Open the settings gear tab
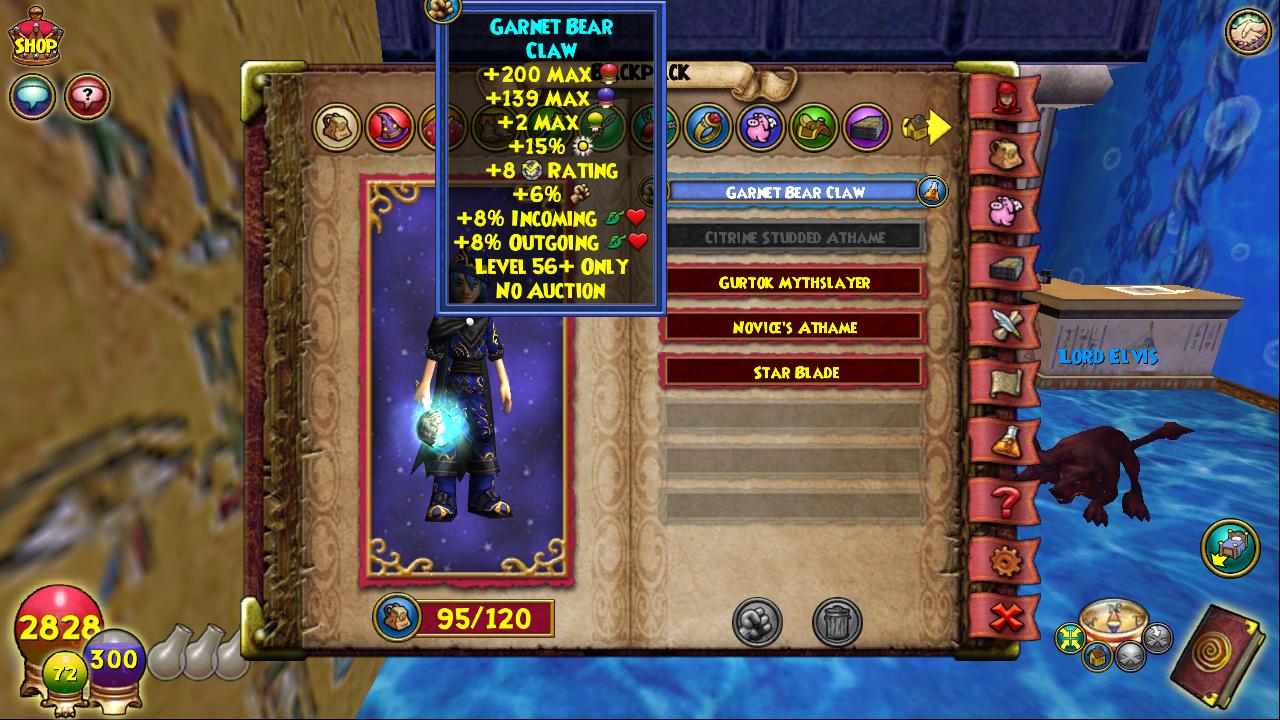Image resolution: width=1280 pixels, height=720 pixels. 1004,560
